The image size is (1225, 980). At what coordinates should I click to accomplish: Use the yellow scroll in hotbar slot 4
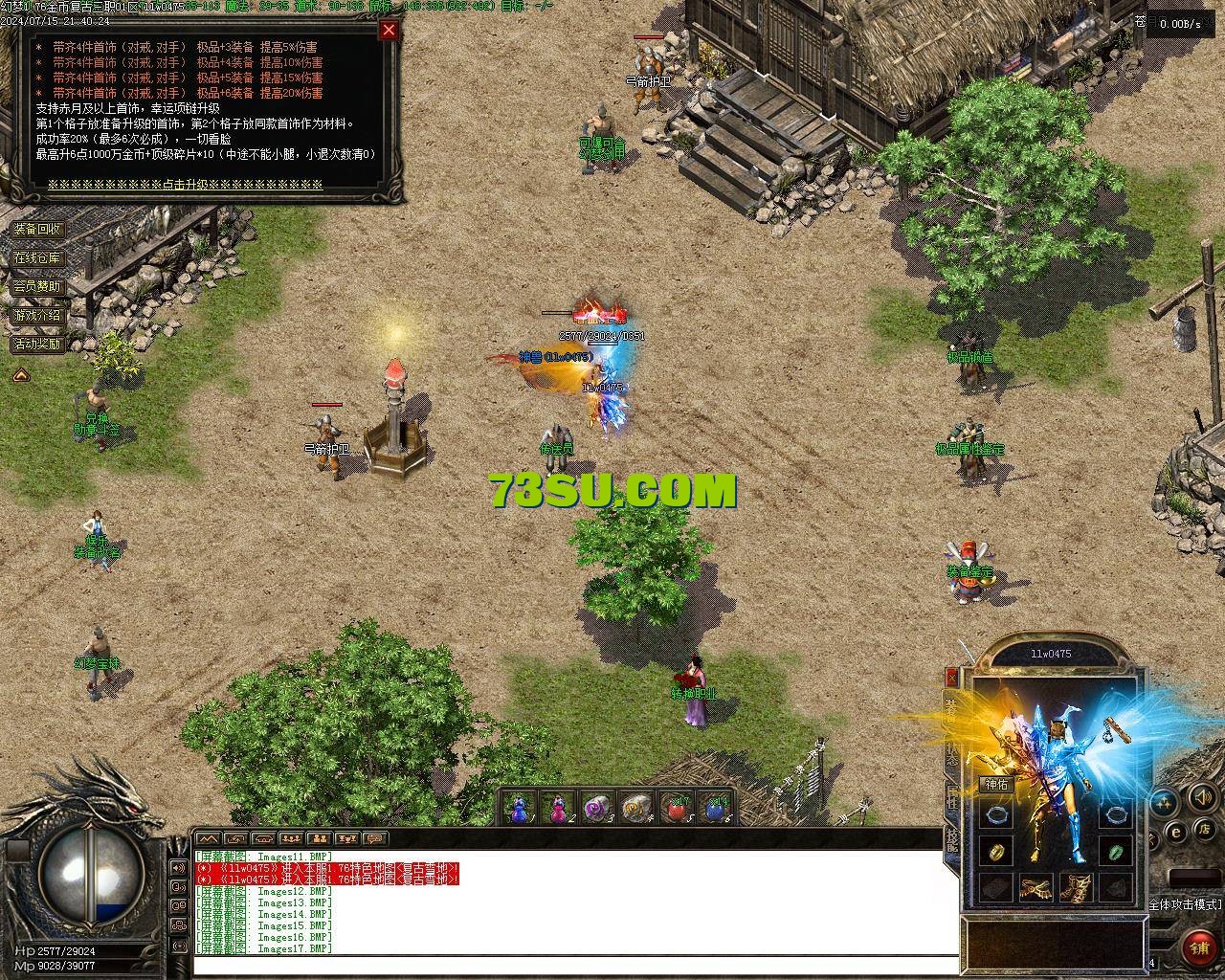pos(636,809)
